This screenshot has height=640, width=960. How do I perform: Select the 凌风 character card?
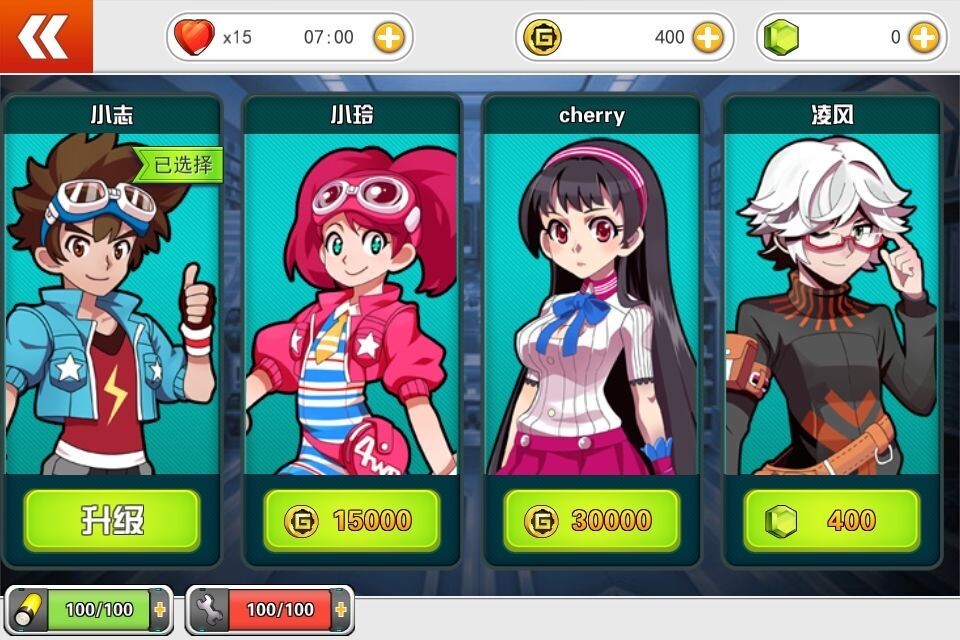(832, 300)
